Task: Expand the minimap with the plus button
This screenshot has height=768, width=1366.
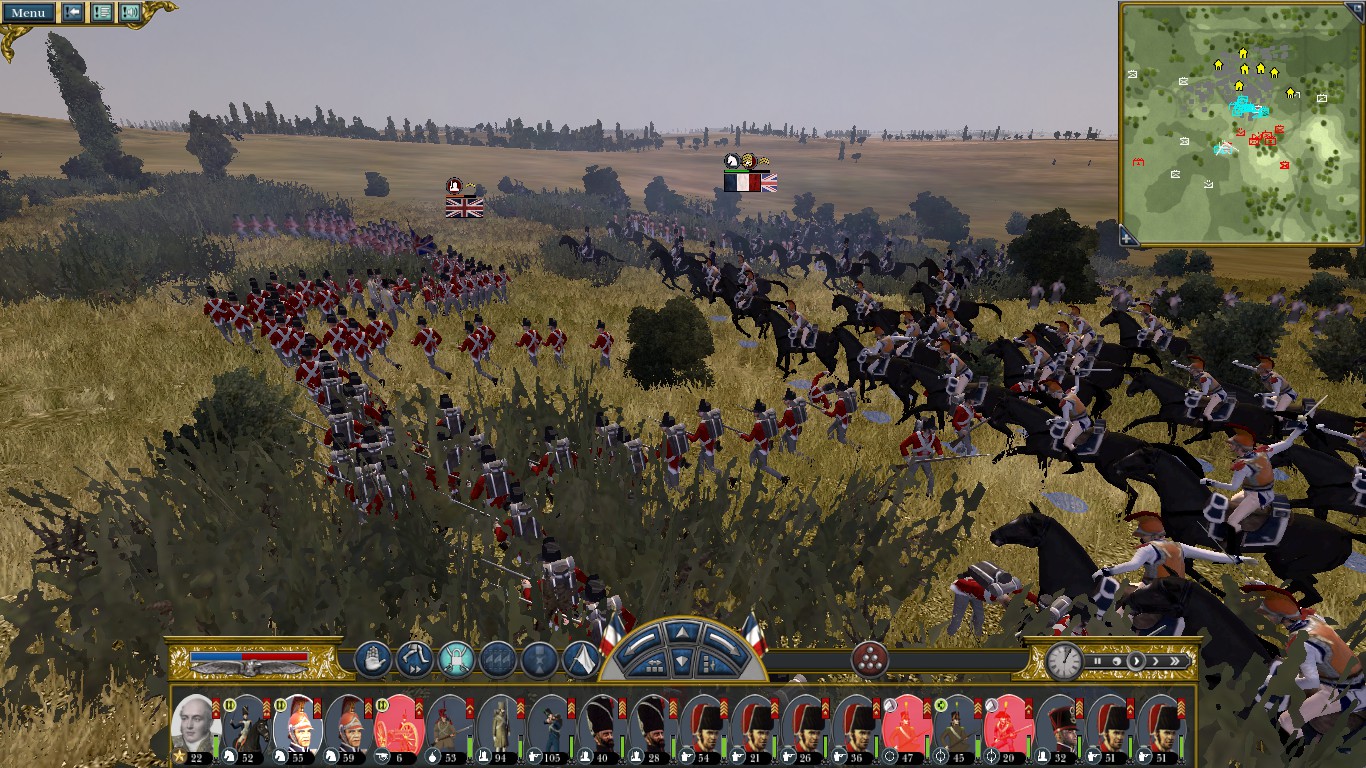Action: 1127,237
